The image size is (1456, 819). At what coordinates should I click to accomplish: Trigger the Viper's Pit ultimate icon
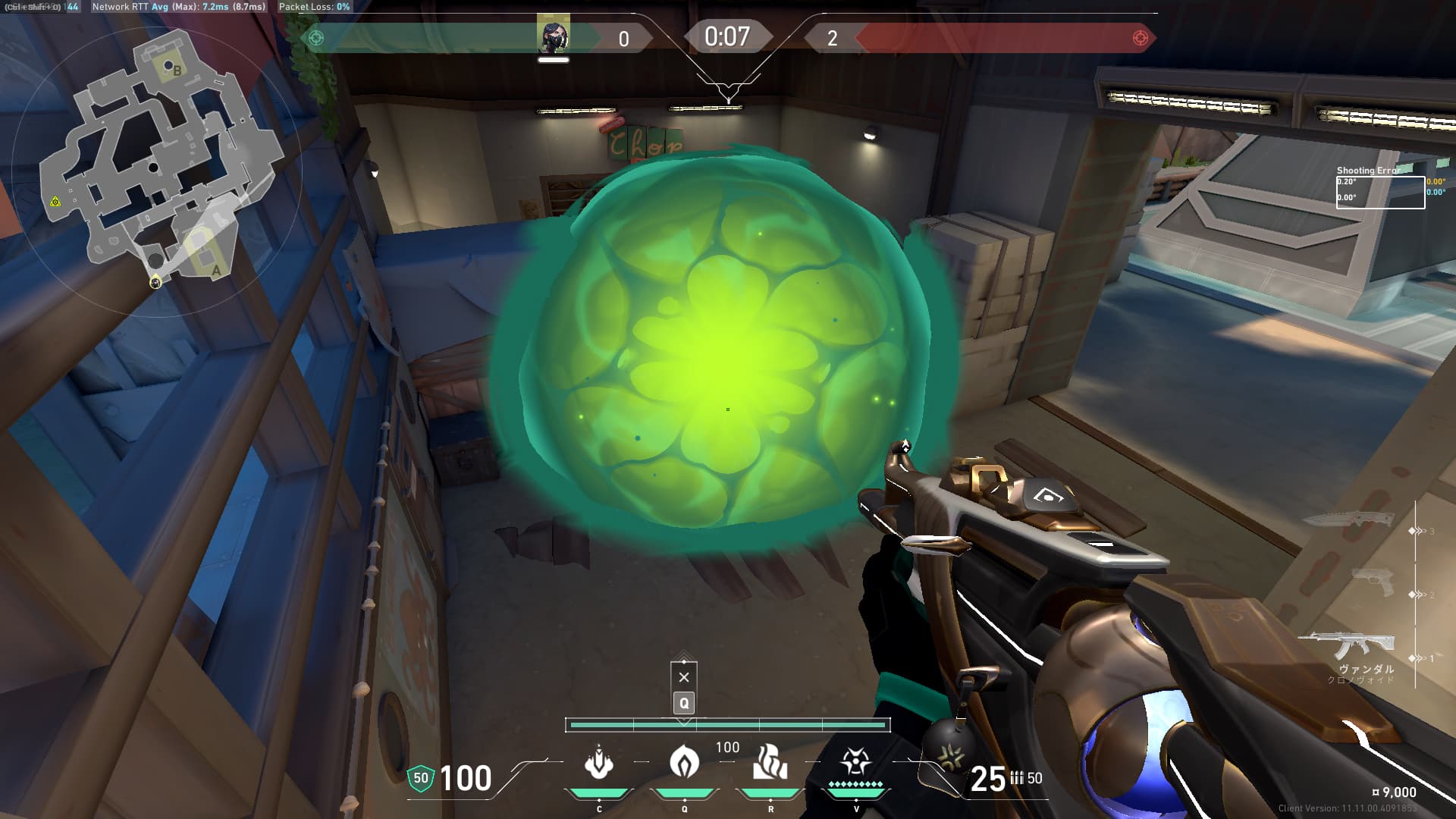tap(856, 762)
